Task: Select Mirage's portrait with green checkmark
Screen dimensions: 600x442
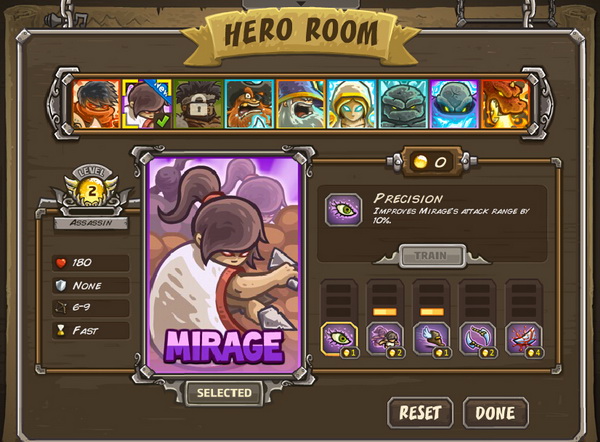Action: click(x=146, y=104)
